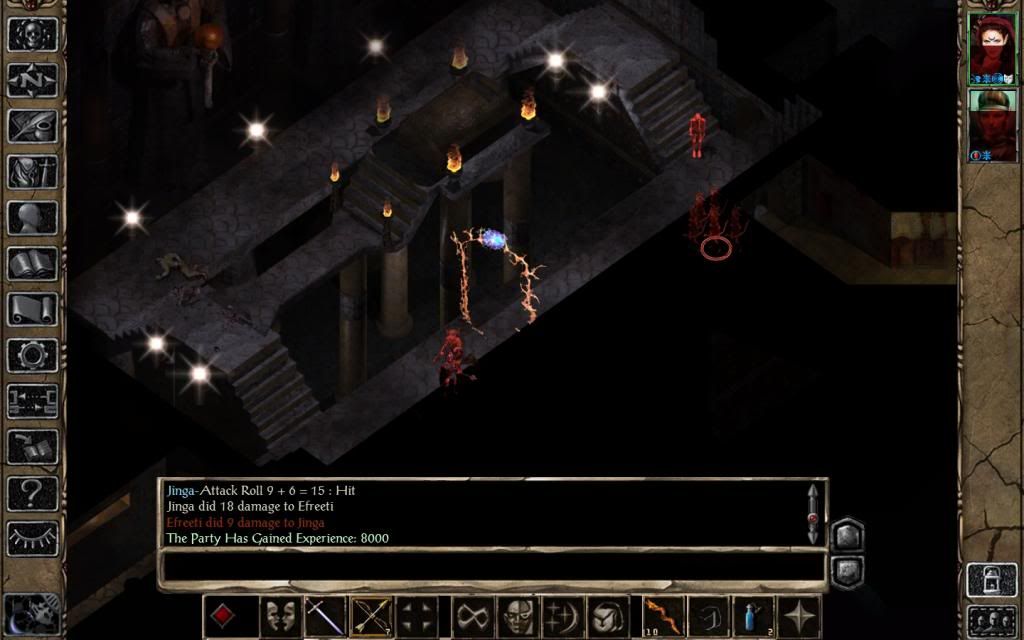Click the question mark help button

[32, 493]
